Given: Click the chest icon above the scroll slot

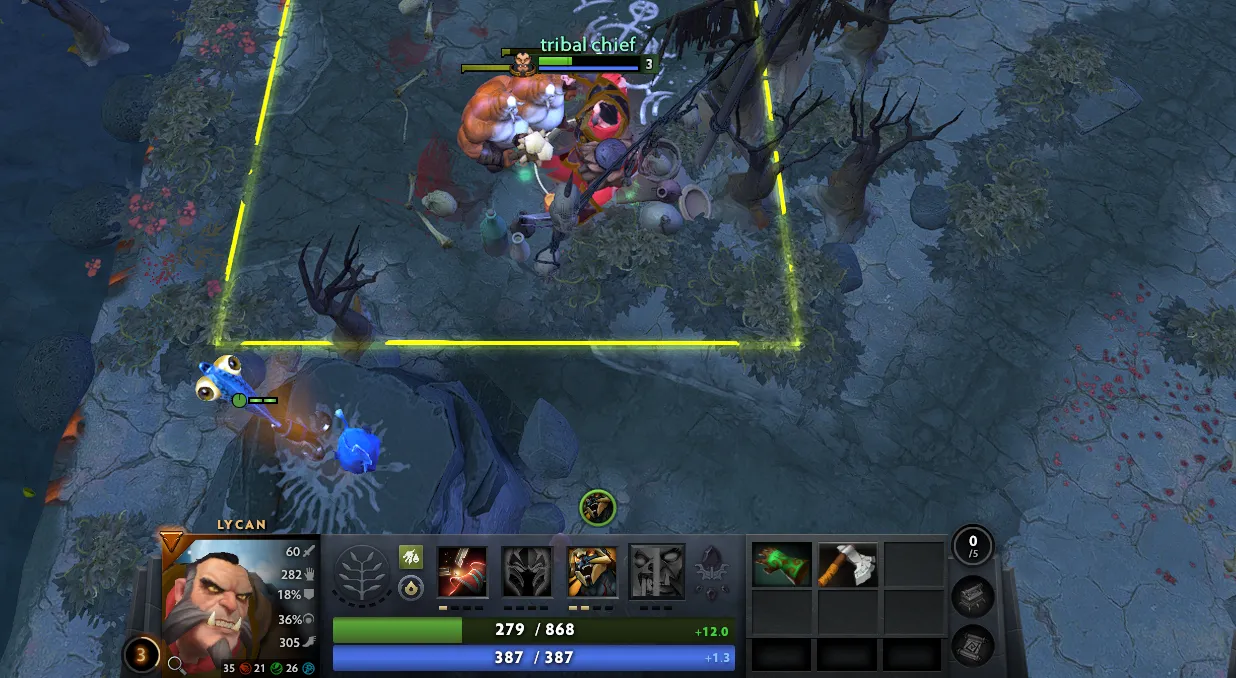Looking at the screenshot, I should pyautogui.click(x=972, y=596).
